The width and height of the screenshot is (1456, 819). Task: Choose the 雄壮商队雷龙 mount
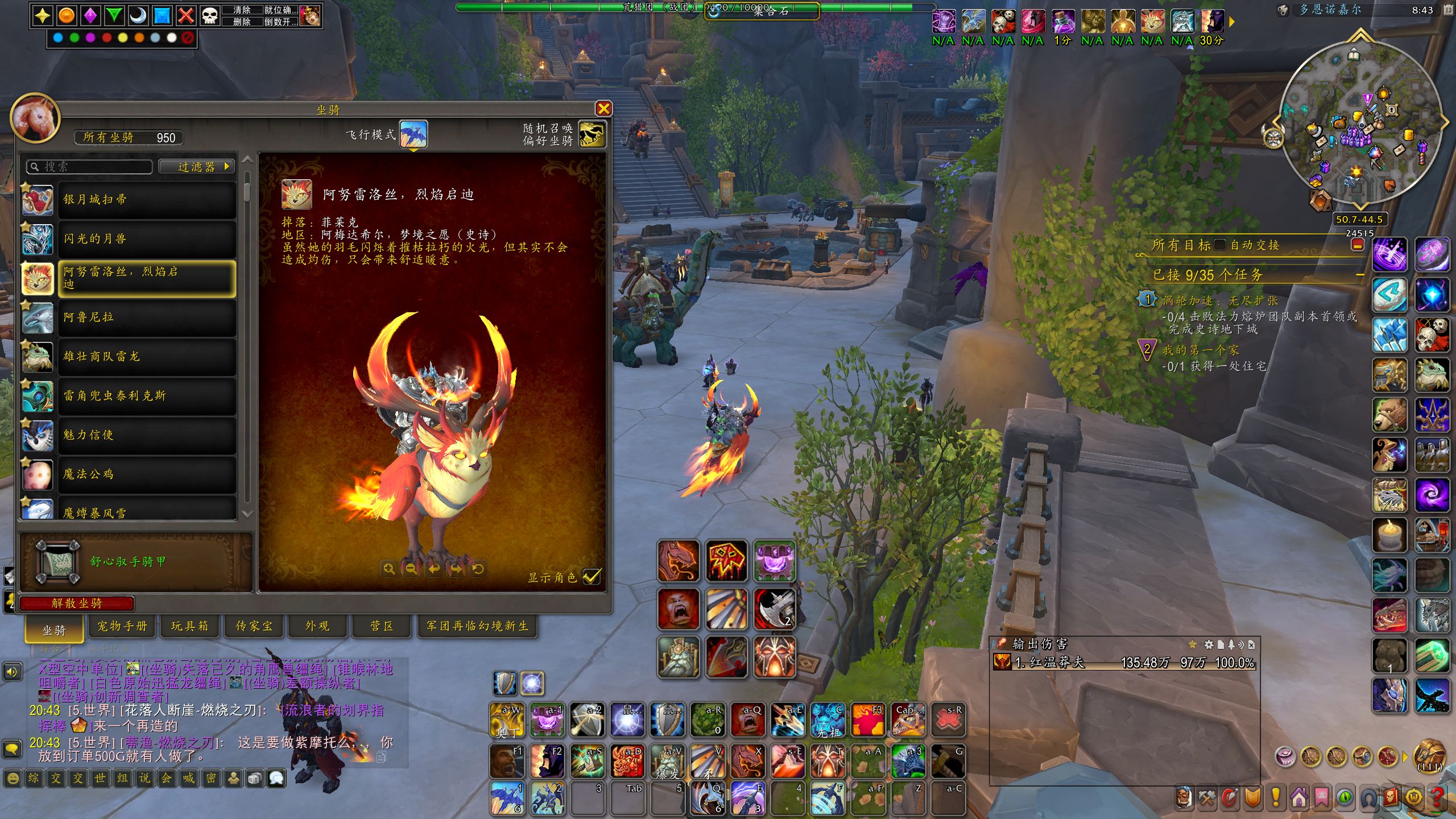(147, 357)
